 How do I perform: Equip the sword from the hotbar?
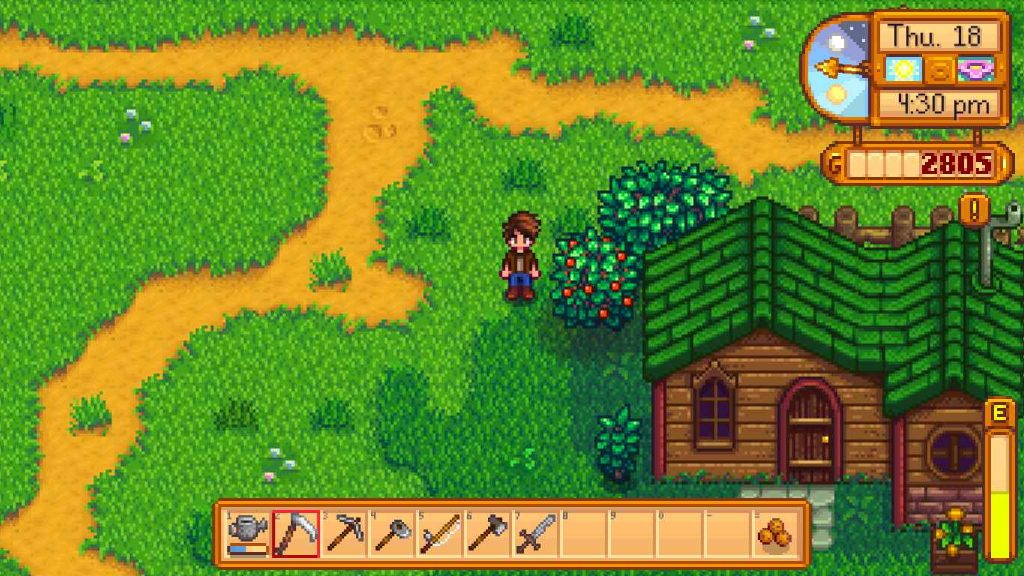click(536, 533)
